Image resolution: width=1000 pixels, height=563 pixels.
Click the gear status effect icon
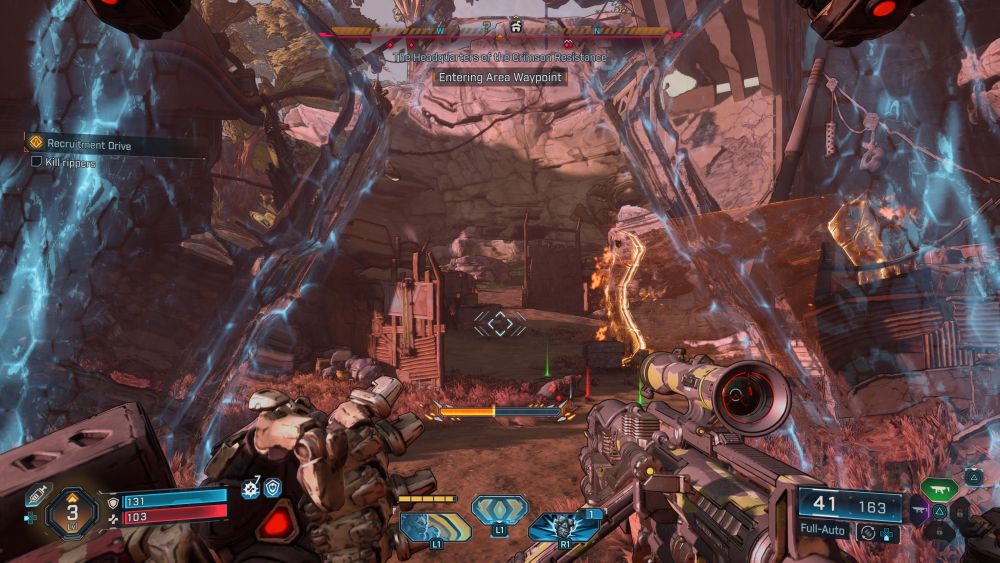(x=251, y=489)
